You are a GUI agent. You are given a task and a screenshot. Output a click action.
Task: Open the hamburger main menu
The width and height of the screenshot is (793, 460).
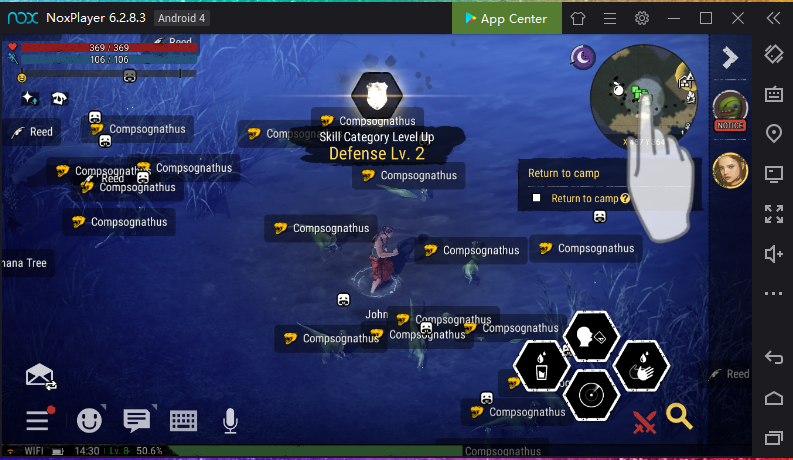[x=38, y=421]
